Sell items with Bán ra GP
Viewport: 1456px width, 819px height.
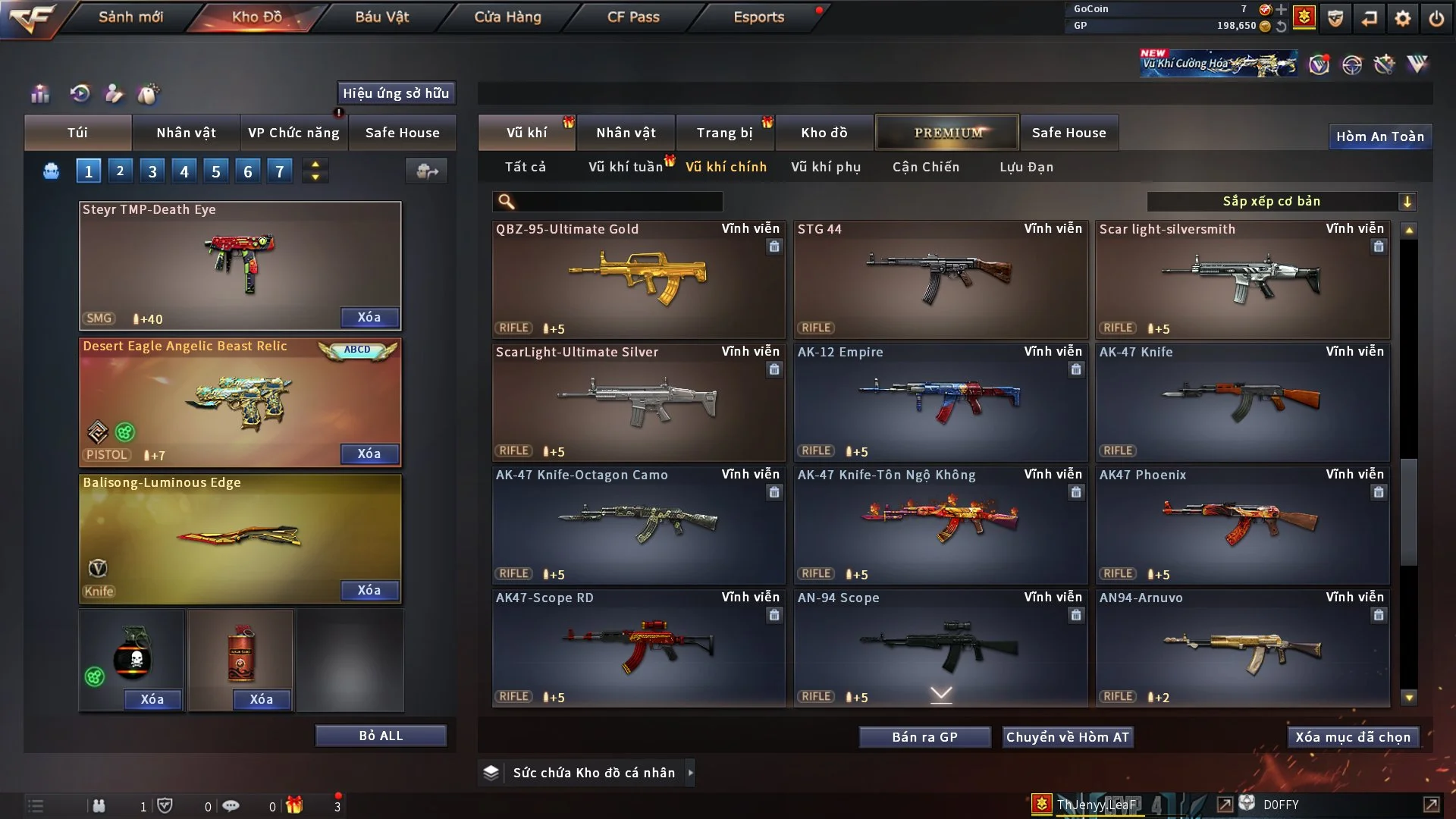click(924, 737)
